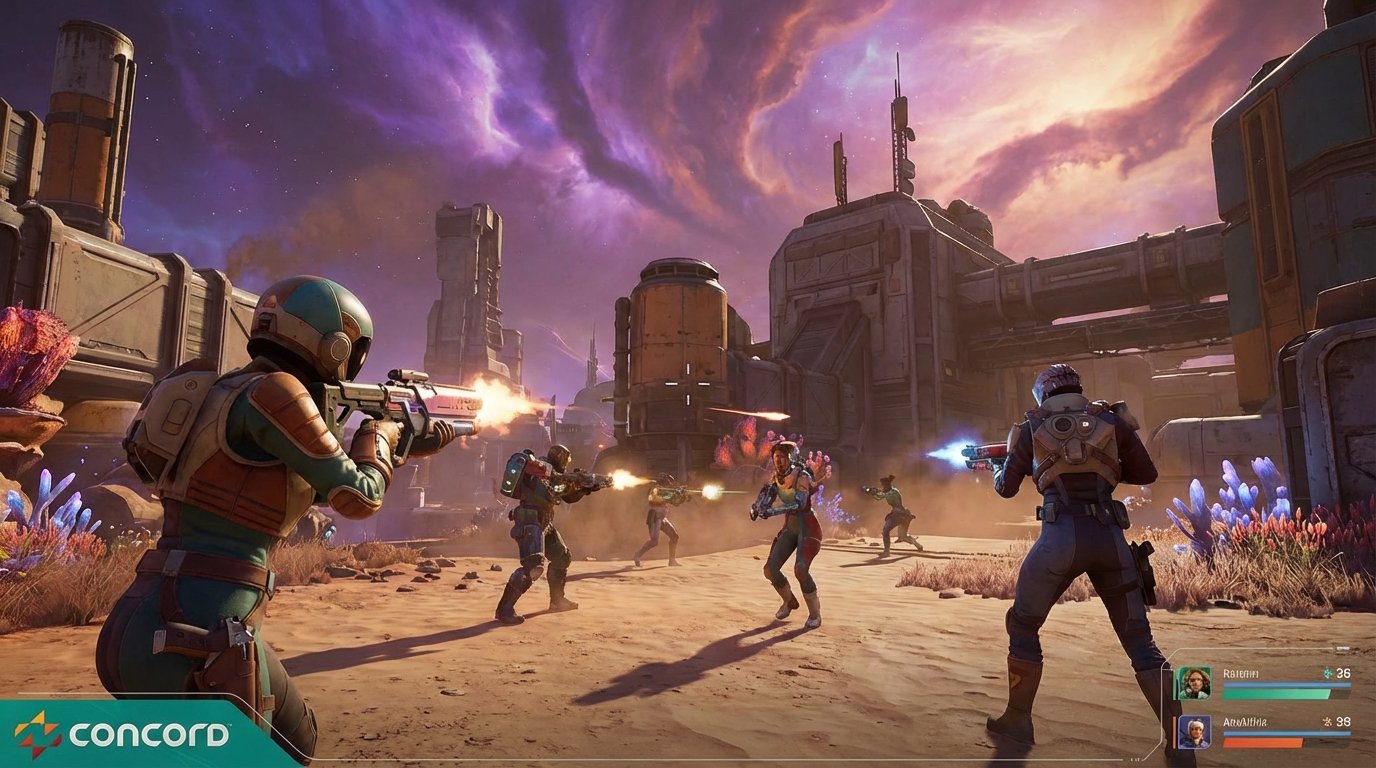1376x768 pixels.
Task: Select the green ability icon beside Ratenhi's score
Action: point(1327,673)
